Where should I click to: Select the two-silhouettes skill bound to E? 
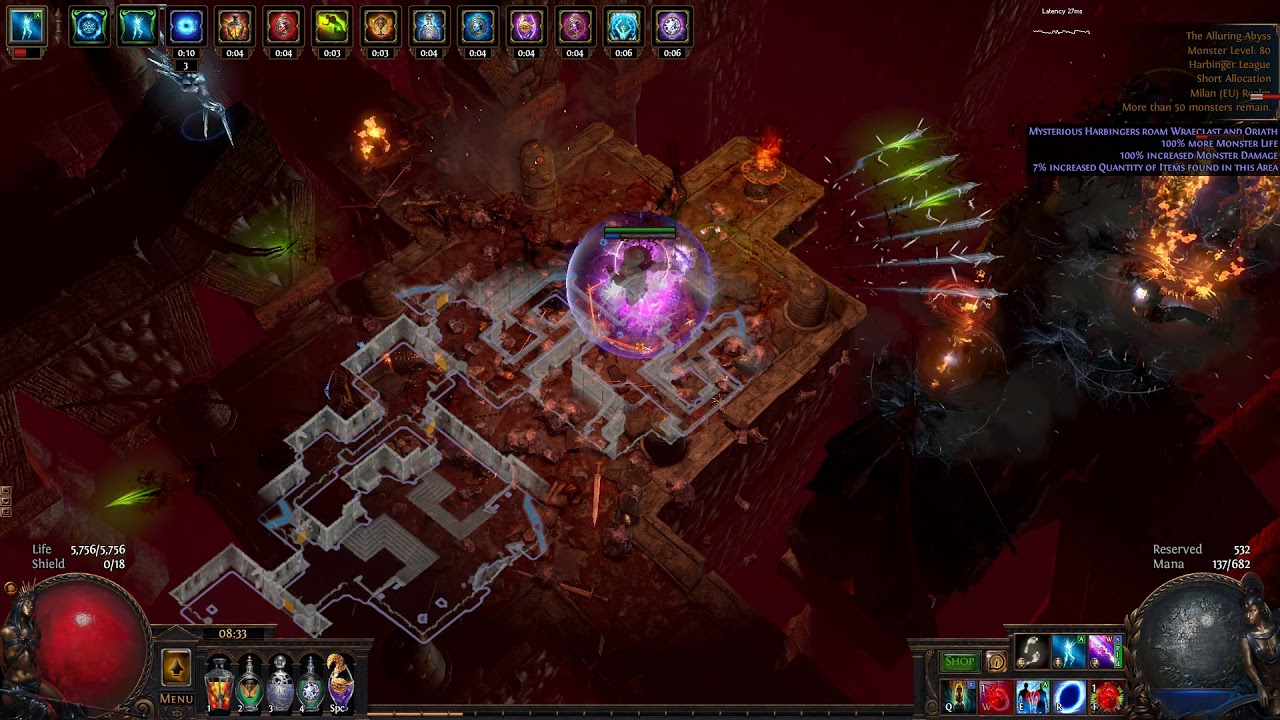coord(1032,696)
